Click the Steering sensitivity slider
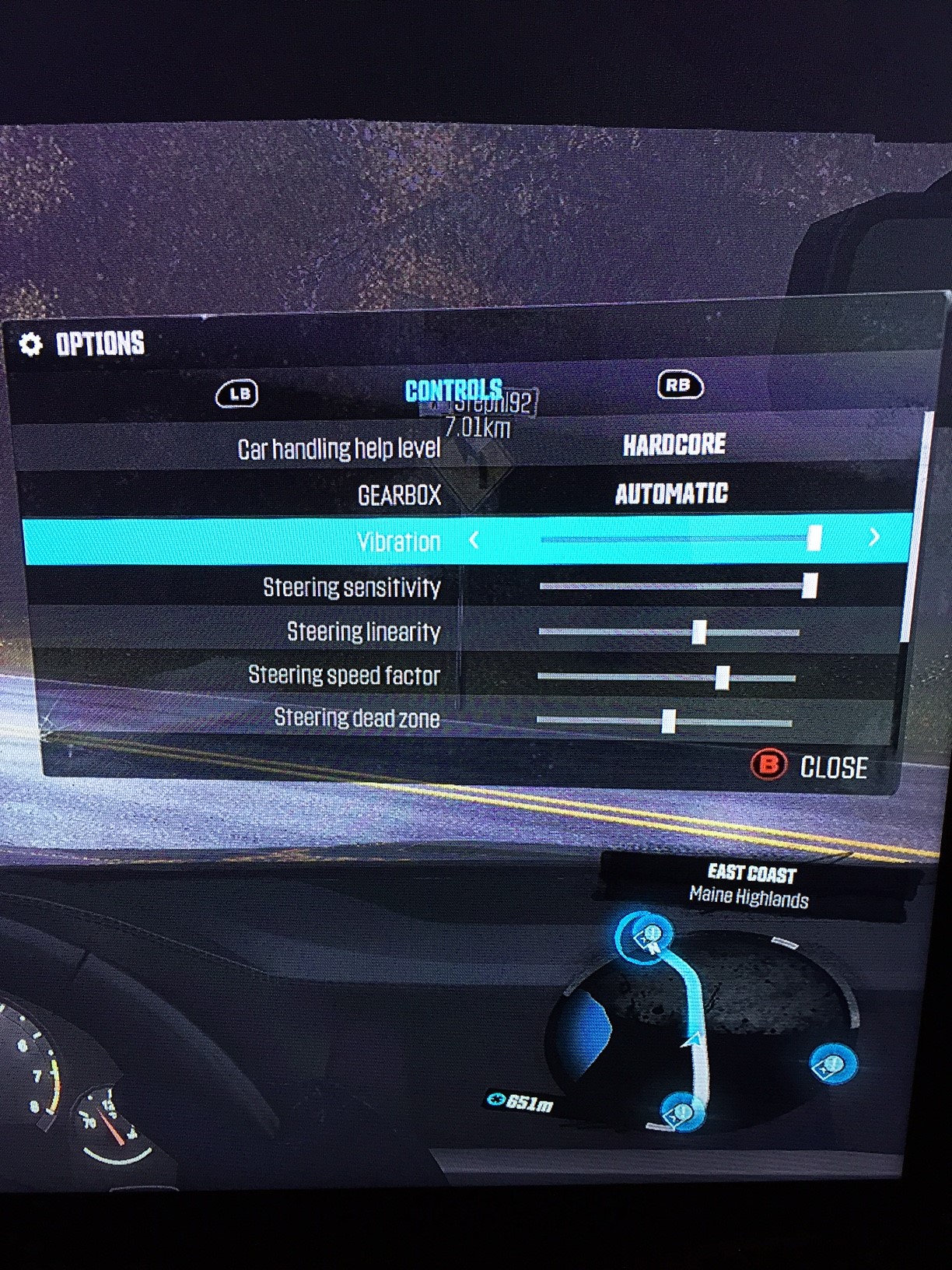Image resolution: width=952 pixels, height=1270 pixels. pyautogui.click(x=809, y=585)
